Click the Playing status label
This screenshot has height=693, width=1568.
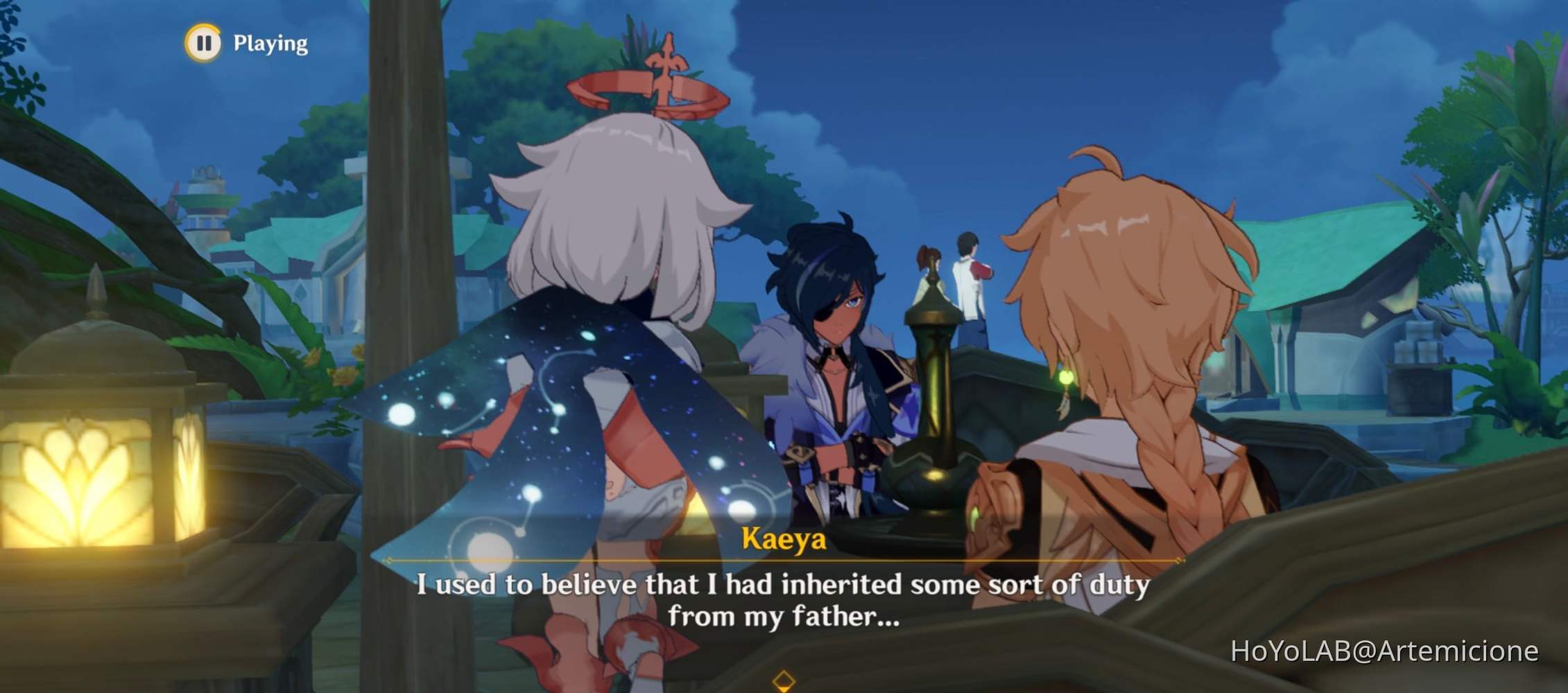click(x=270, y=43)
